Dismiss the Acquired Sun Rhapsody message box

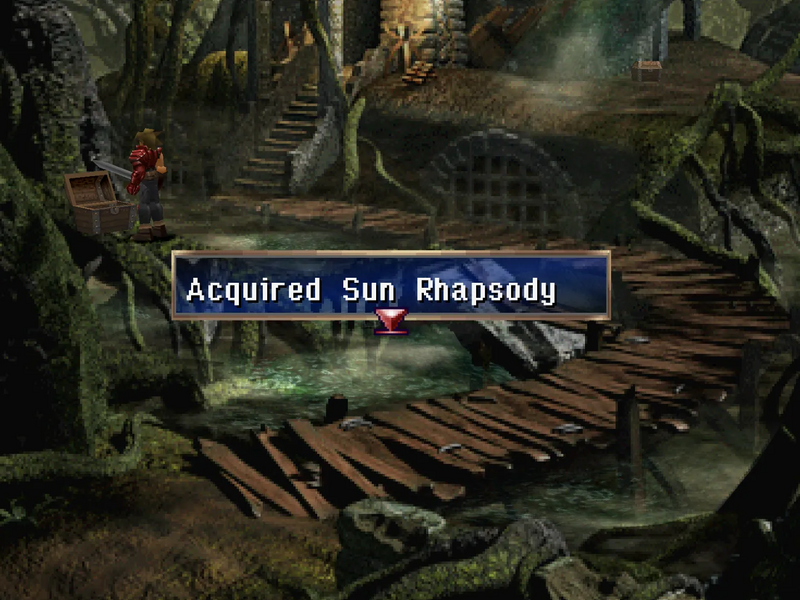click(391, 285)
